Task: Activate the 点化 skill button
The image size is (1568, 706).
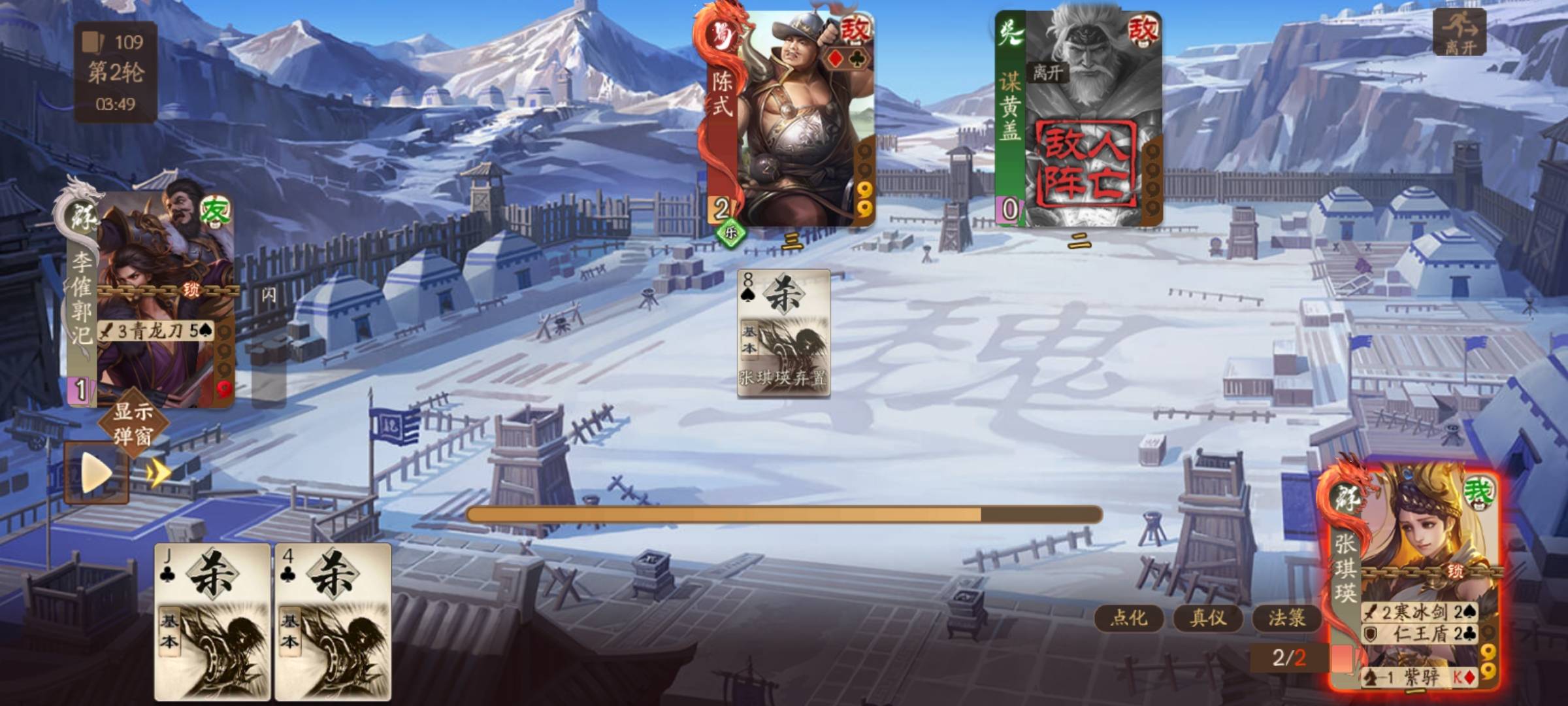Action: click(1128, 618)
